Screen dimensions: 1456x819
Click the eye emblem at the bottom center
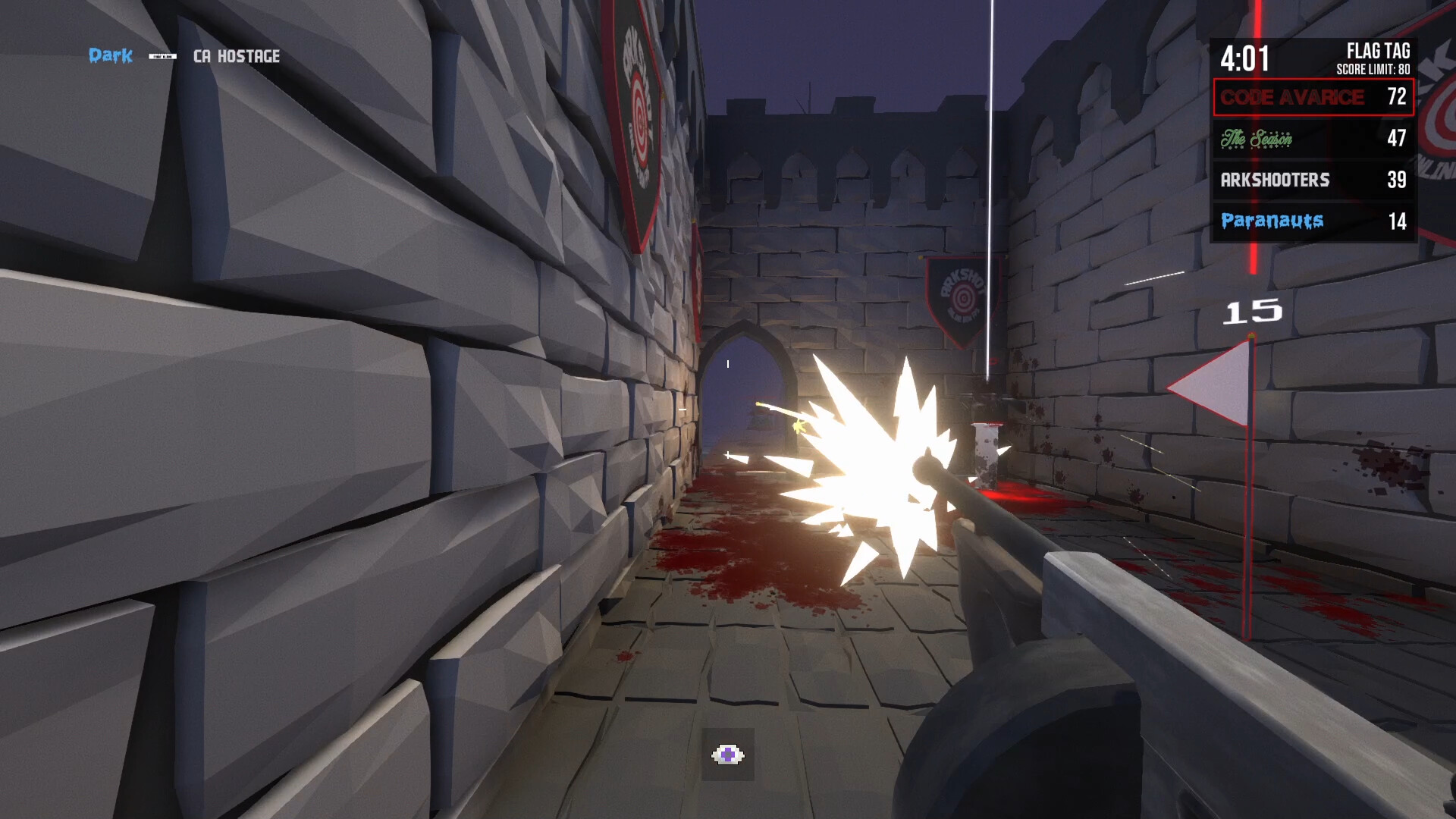pyautogui.click(x=727, y=754)
